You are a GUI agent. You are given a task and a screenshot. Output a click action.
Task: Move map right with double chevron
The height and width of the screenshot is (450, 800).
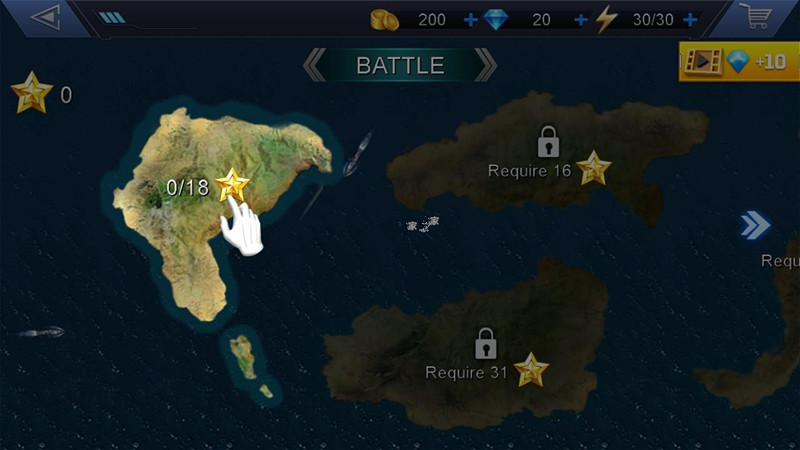[755, 225]
